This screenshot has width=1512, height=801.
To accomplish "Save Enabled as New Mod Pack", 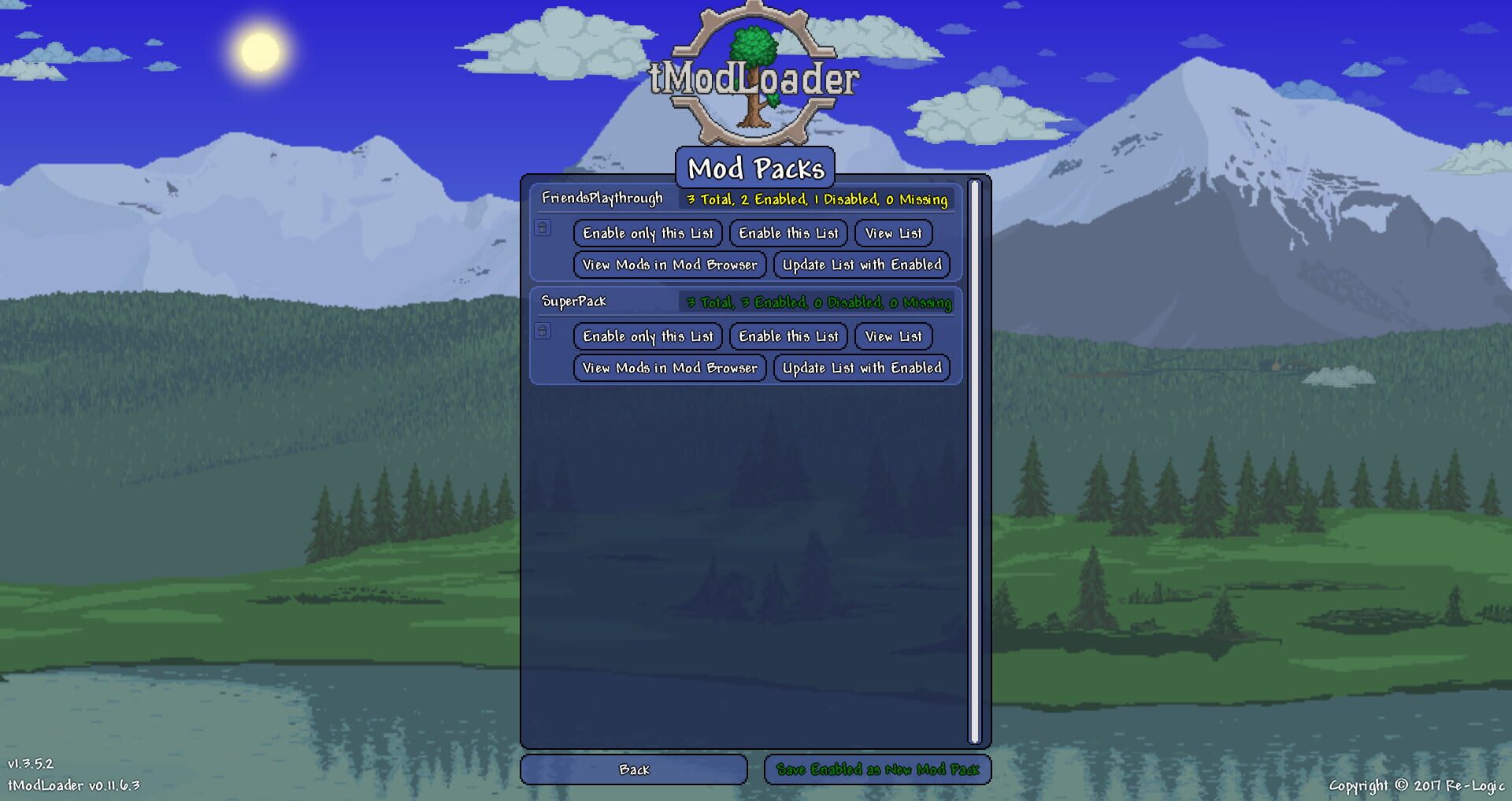I will pyautogui.click(x=878, y=769).
